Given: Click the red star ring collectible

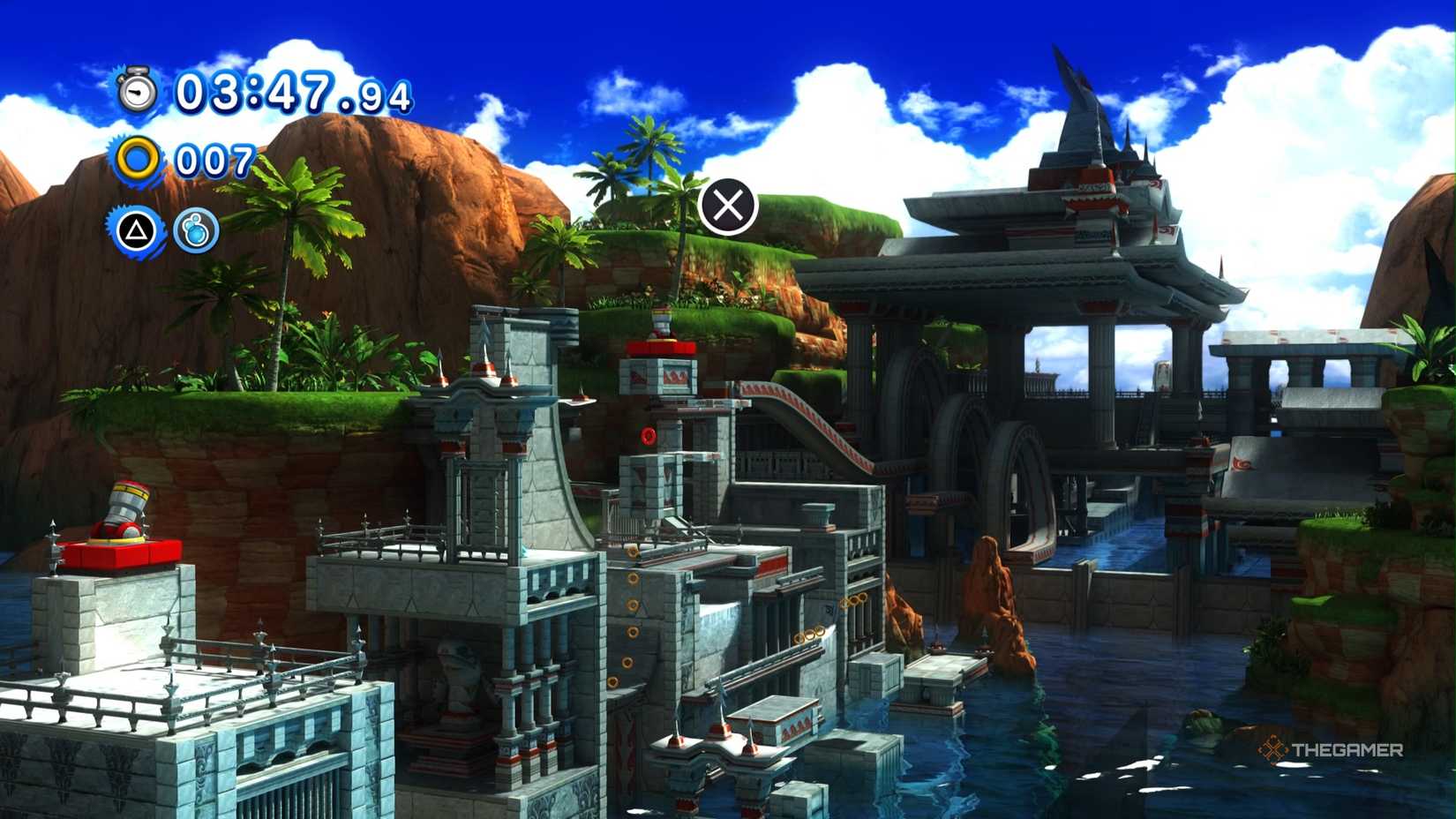Looking at the screenshot, I should pos(649,433).
